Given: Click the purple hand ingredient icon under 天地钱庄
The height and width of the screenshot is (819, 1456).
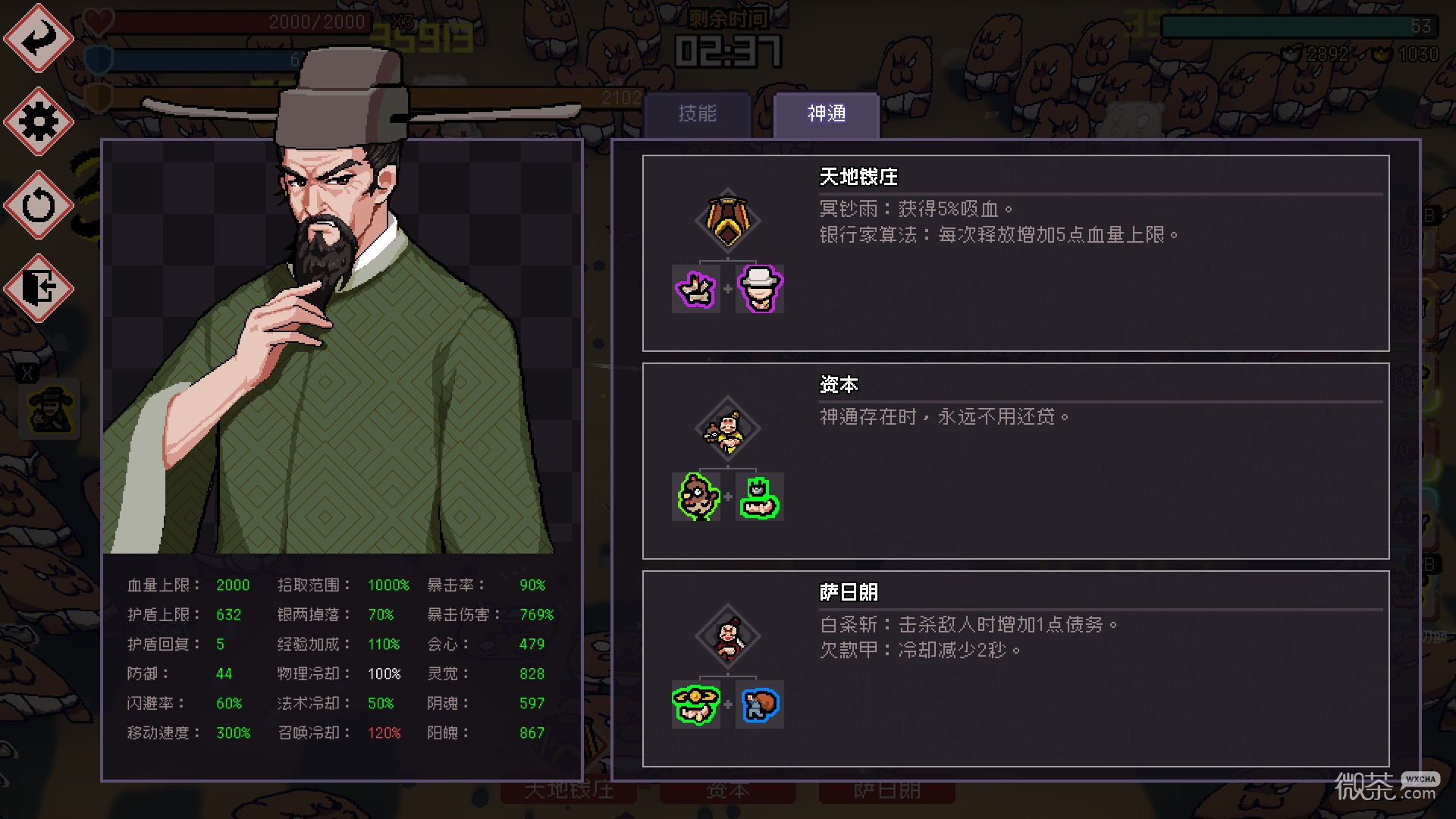Looking at the screenshot, I should 695,289.
